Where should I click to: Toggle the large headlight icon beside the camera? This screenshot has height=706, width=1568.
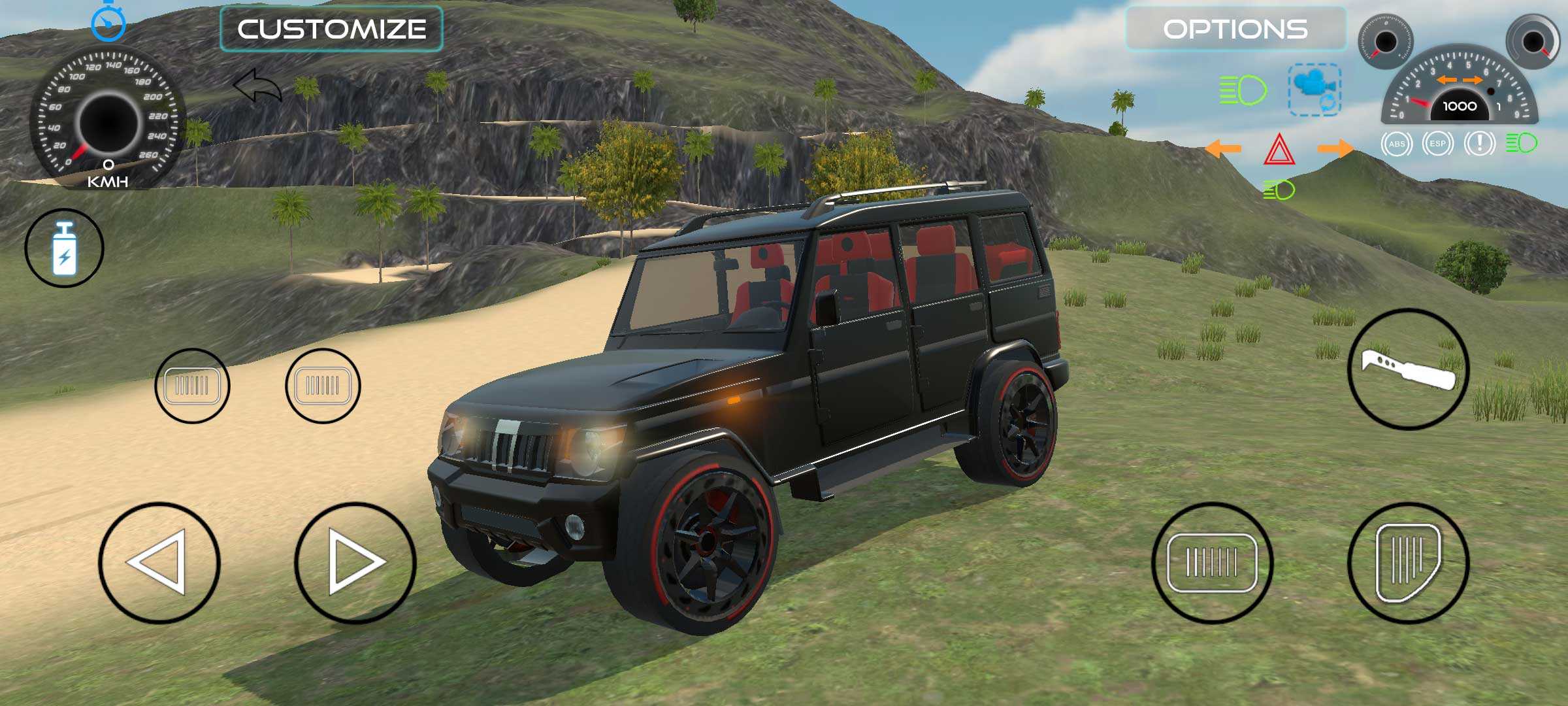pyautogui.click(x=1243, y=90)
